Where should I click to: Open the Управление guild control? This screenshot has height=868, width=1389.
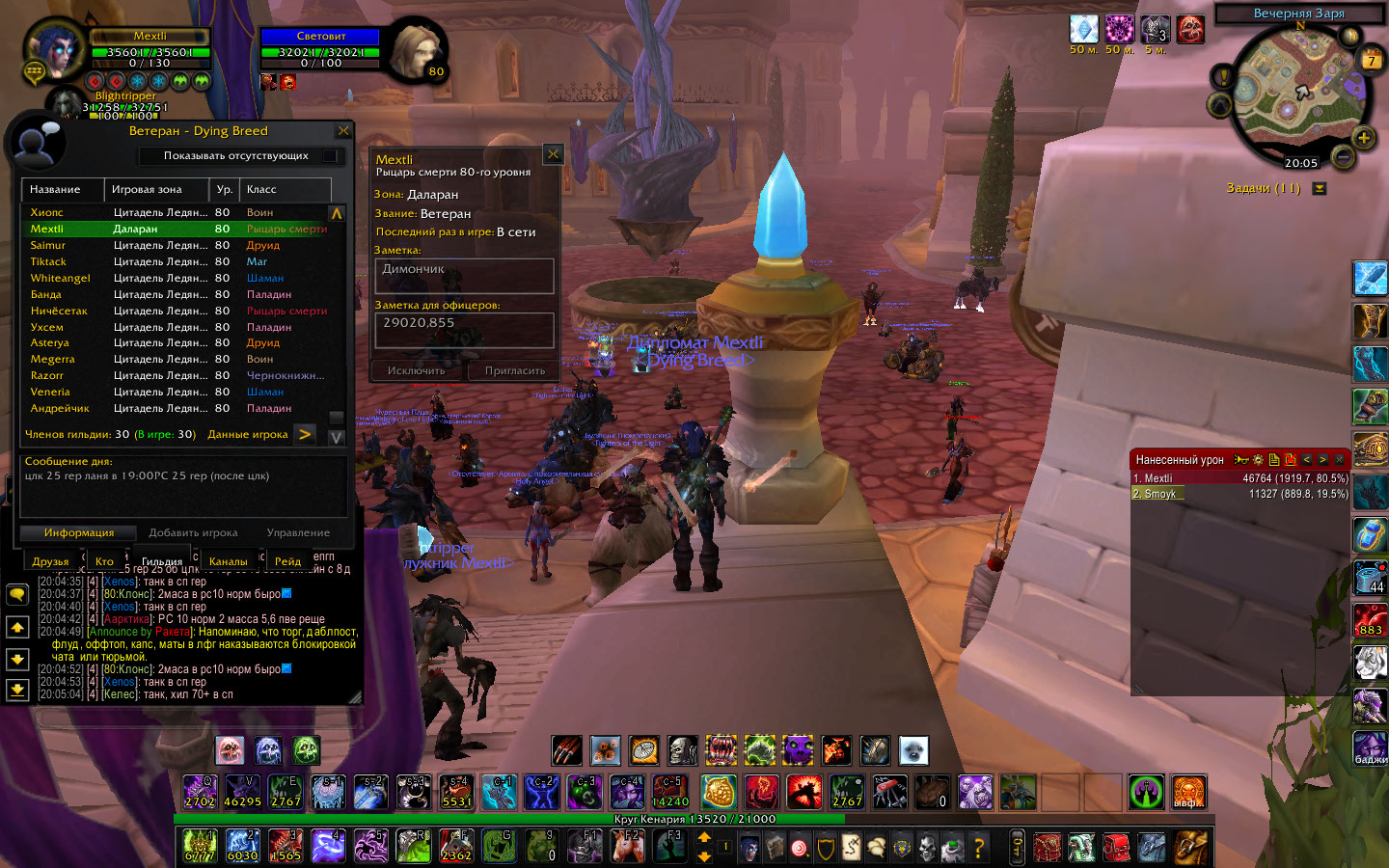tap(298, 532)
